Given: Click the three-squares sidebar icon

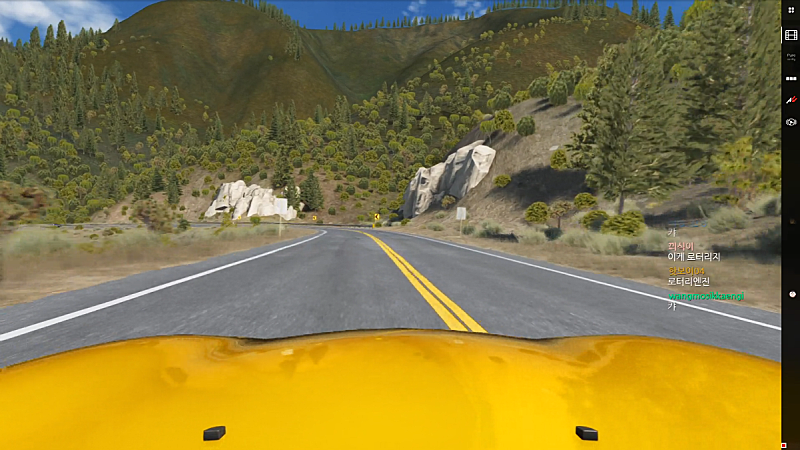Looking at the screenshot, I should (x=790, y=78).
